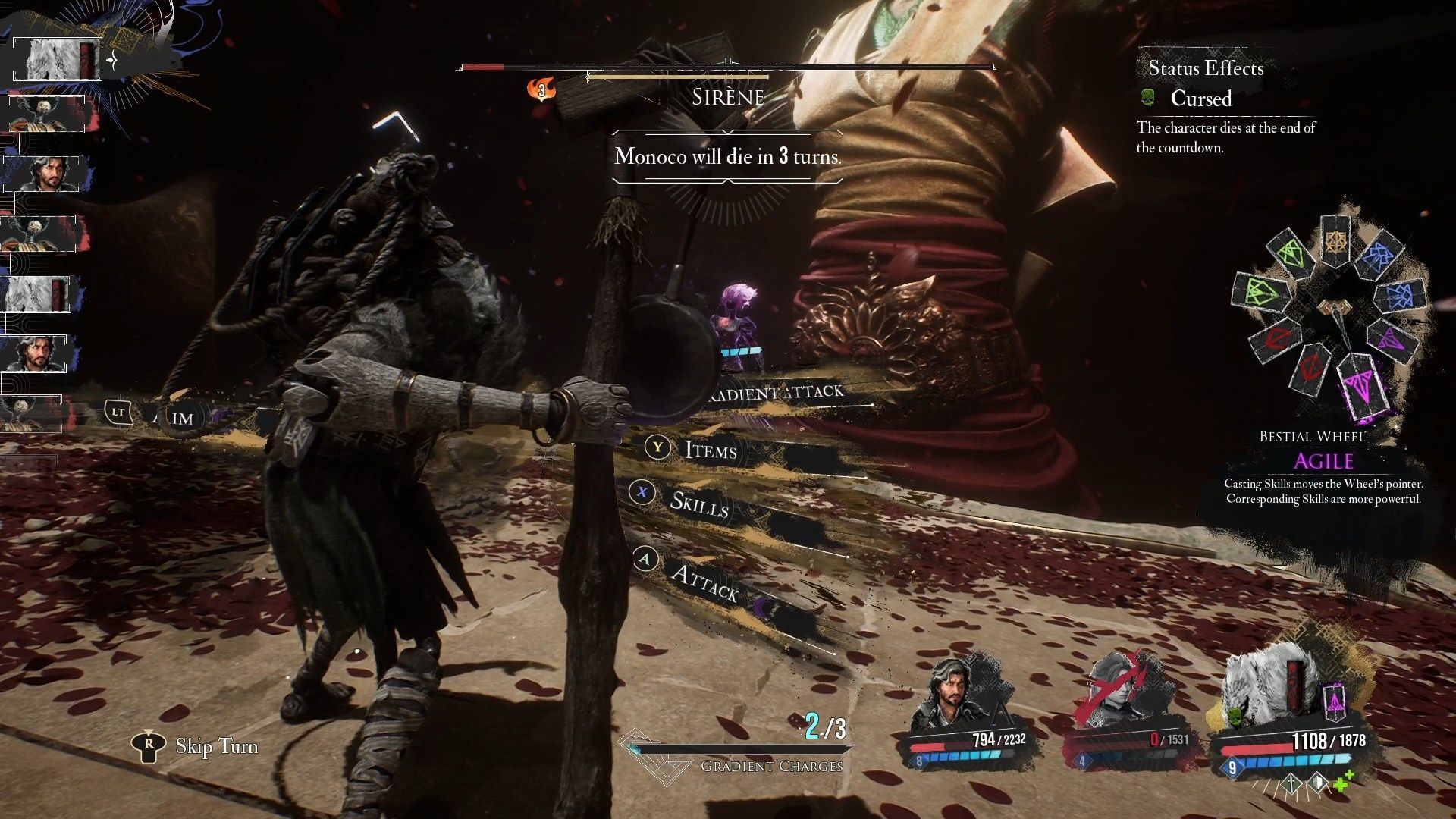Select the Gradient Attack command
The width and height of the screenshot is (1456, 819).
click(x=781, y=392)
